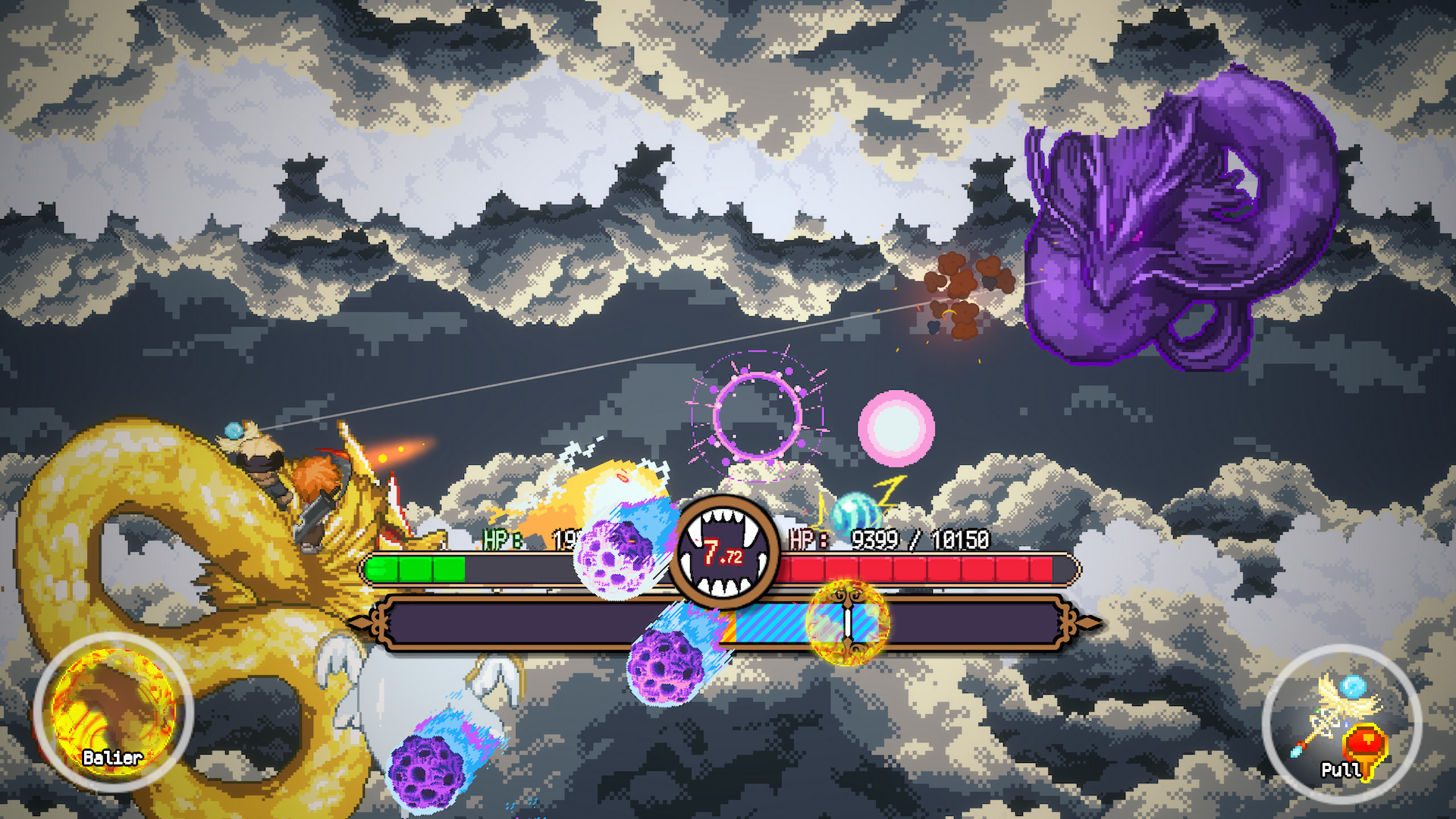Click the pink glowing projectile orb
The width and height of the screenshot is (1456, 819).
click(x=897, y=428)
